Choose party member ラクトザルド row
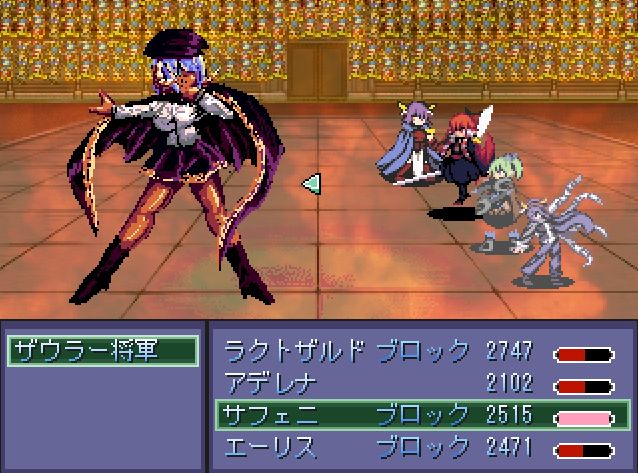Image resolution: width=638 pixels, height=473 pixels. (418, 351)
